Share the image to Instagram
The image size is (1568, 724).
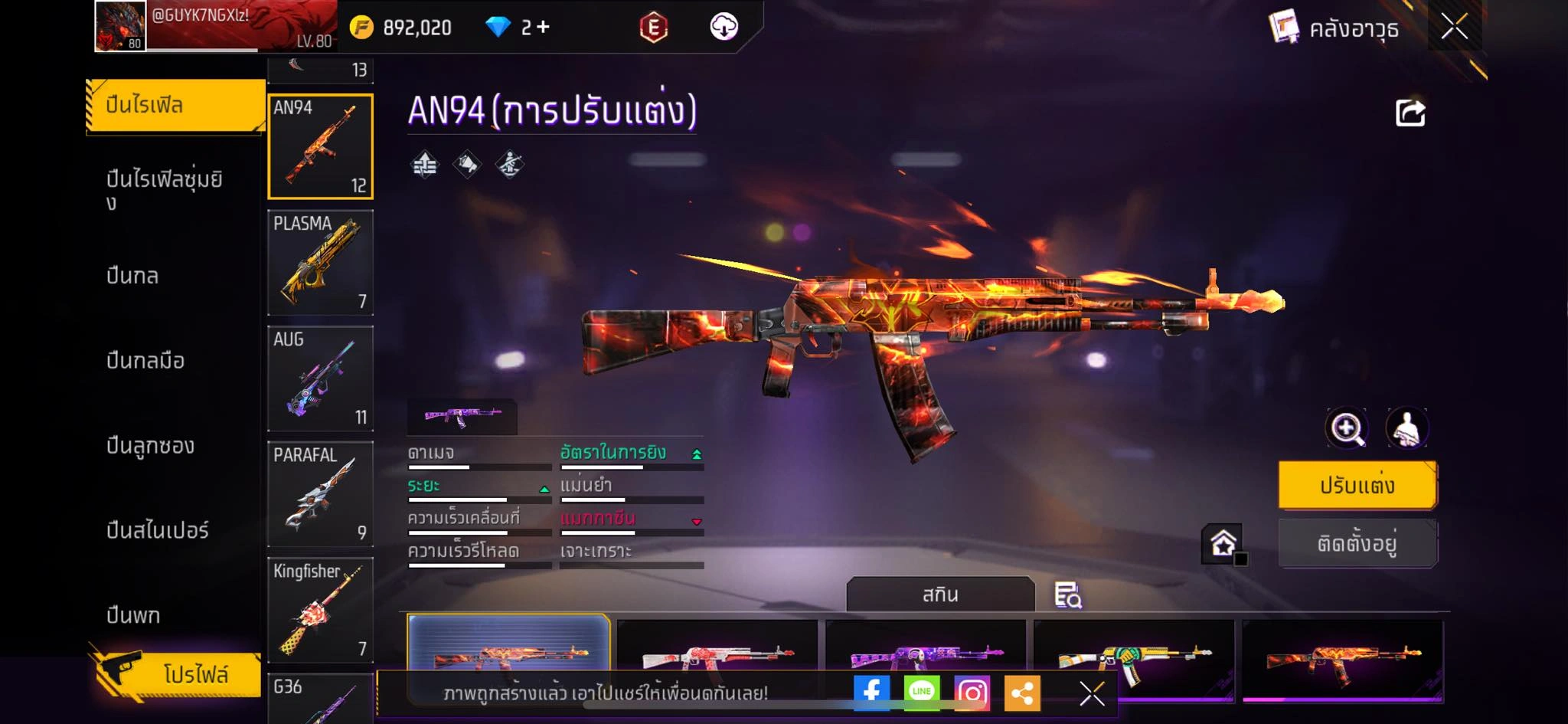tap(972, 693)
